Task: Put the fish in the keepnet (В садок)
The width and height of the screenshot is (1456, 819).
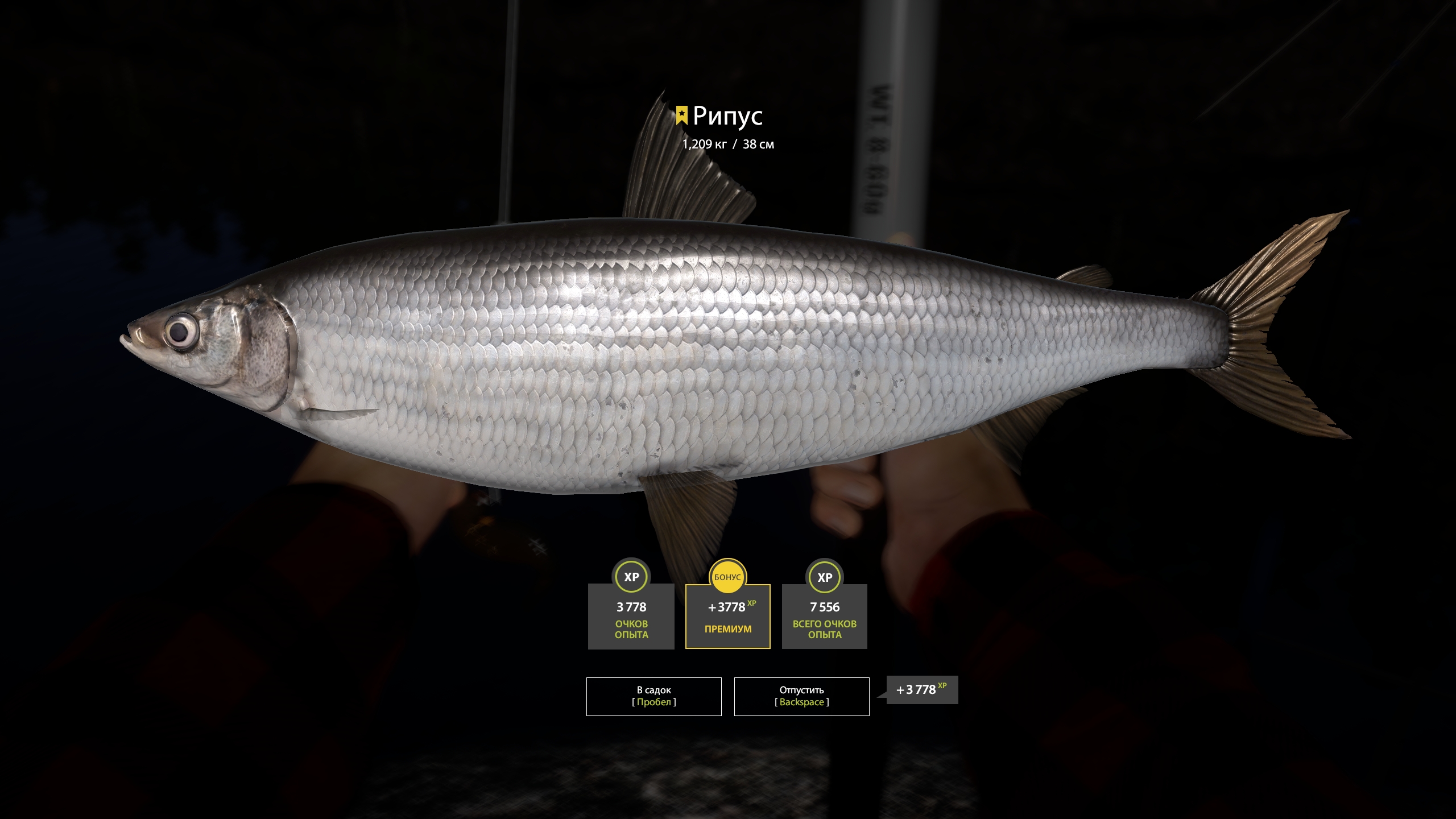Action: pos(653,696)
